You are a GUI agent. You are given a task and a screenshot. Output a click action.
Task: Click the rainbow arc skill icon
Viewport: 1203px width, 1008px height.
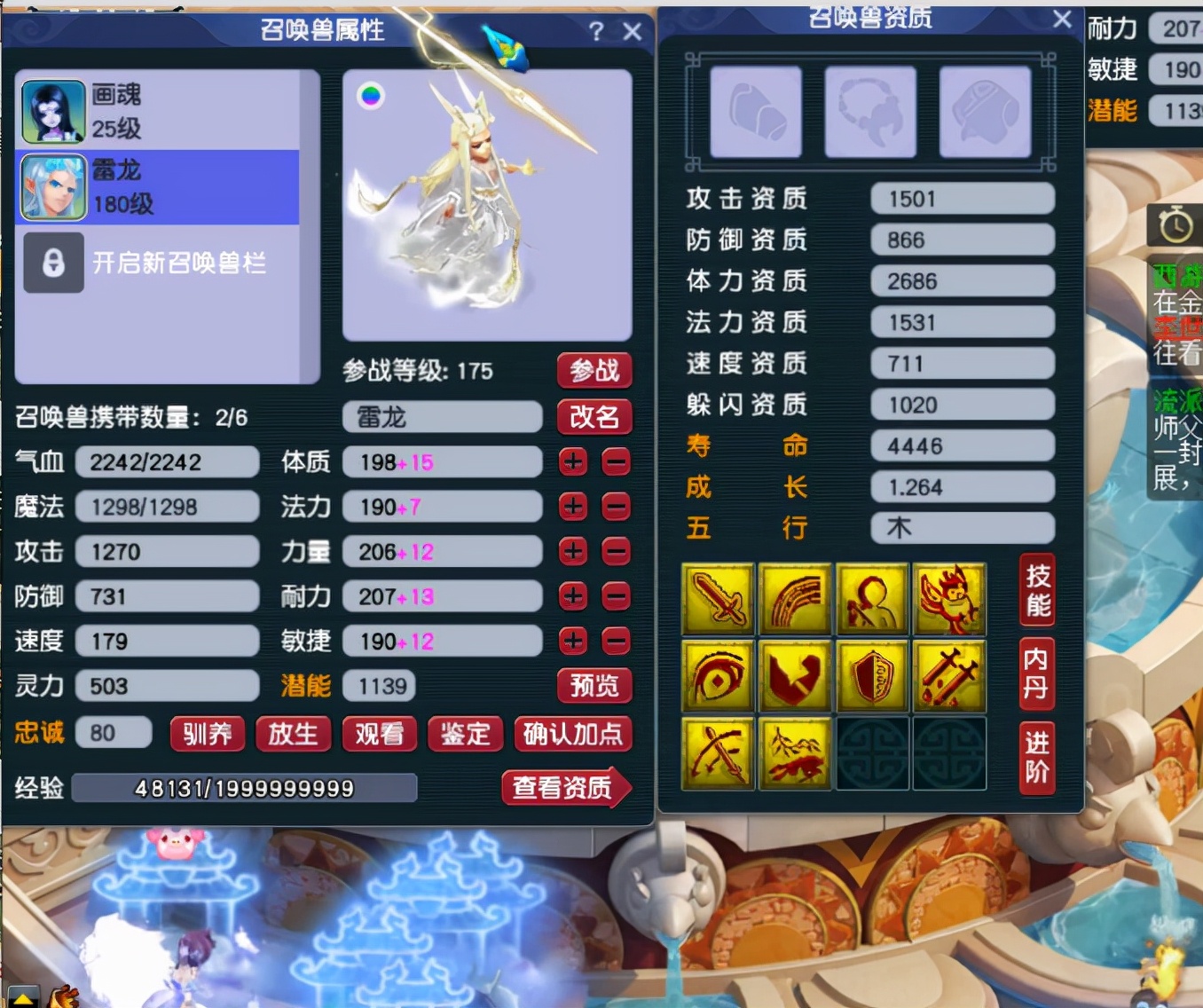(x=795, y=599)
